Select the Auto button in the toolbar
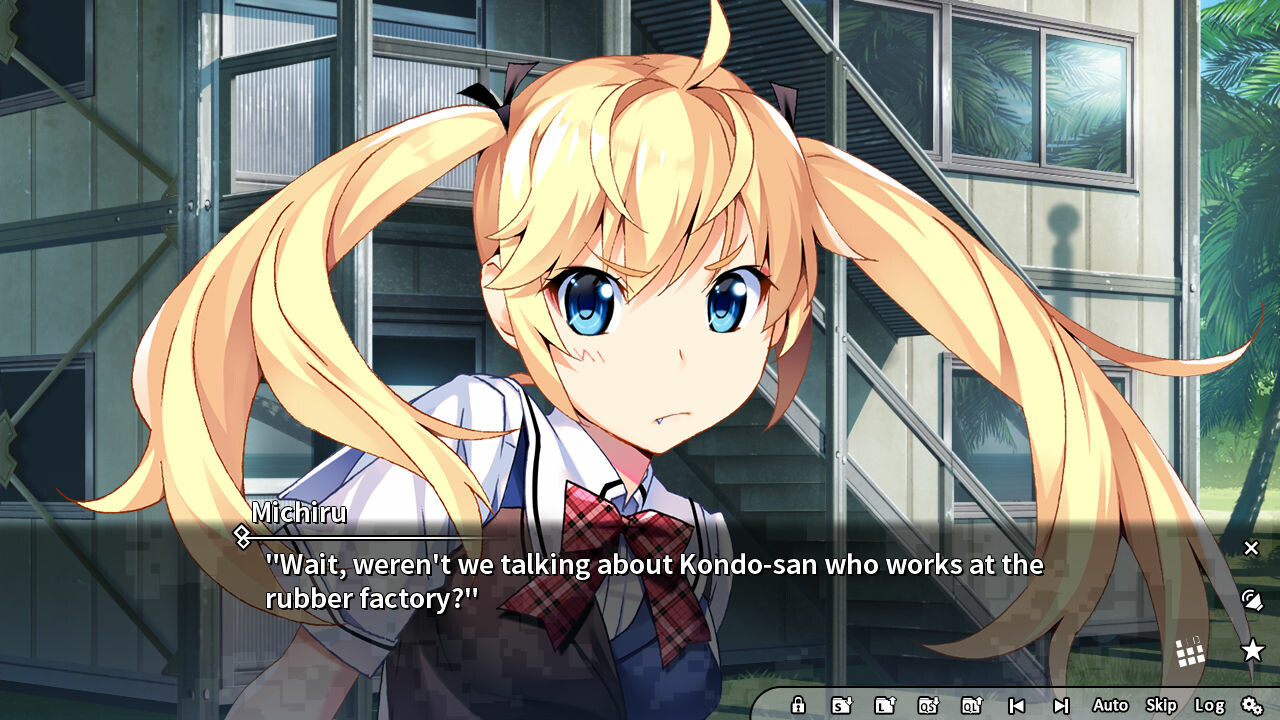The width and height of the screenshot is (1280, 720). tap(1110, 704)
